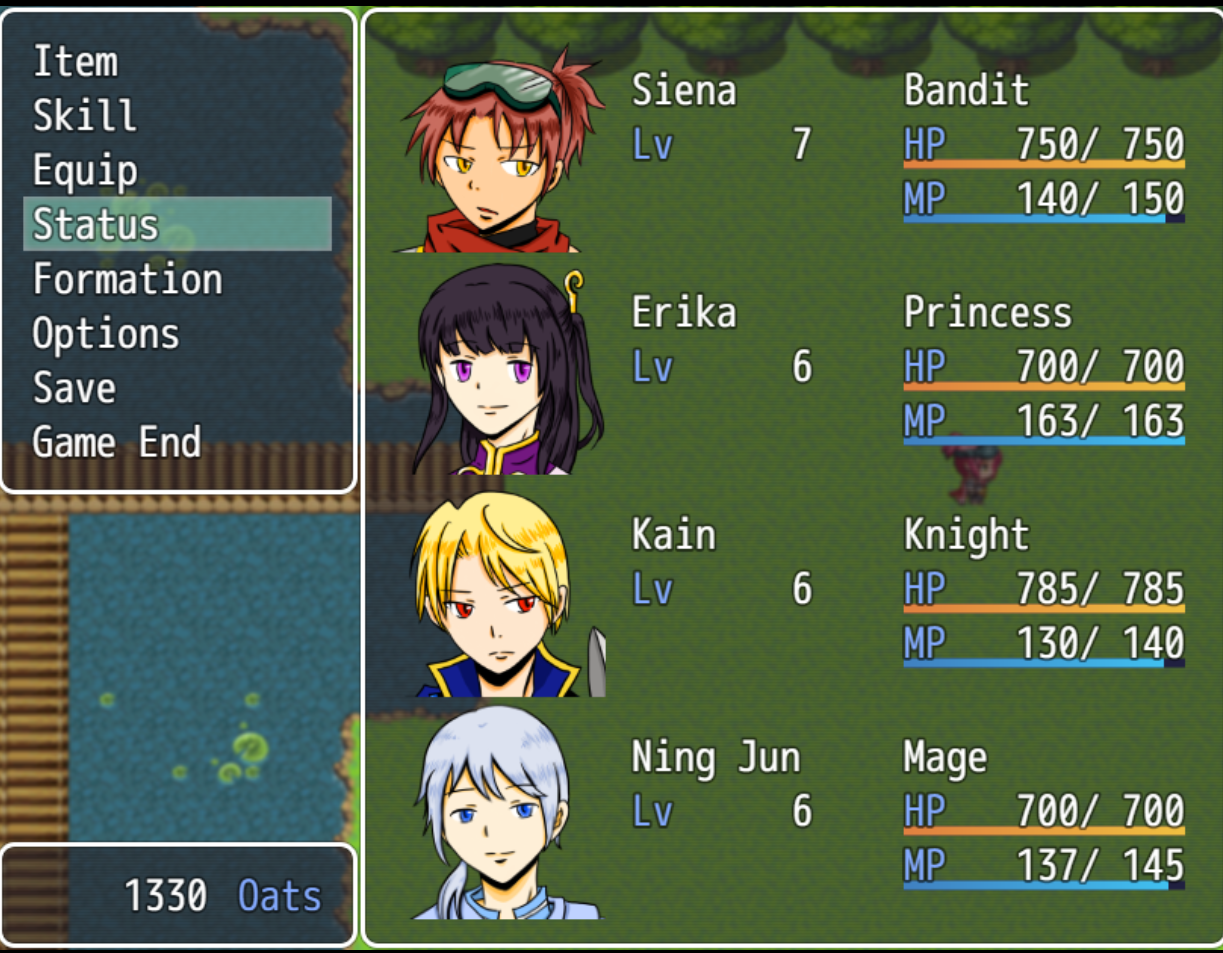Choose the Skill menu entry
Viewport: 1223px width, 953px height.
coord(84,116)
